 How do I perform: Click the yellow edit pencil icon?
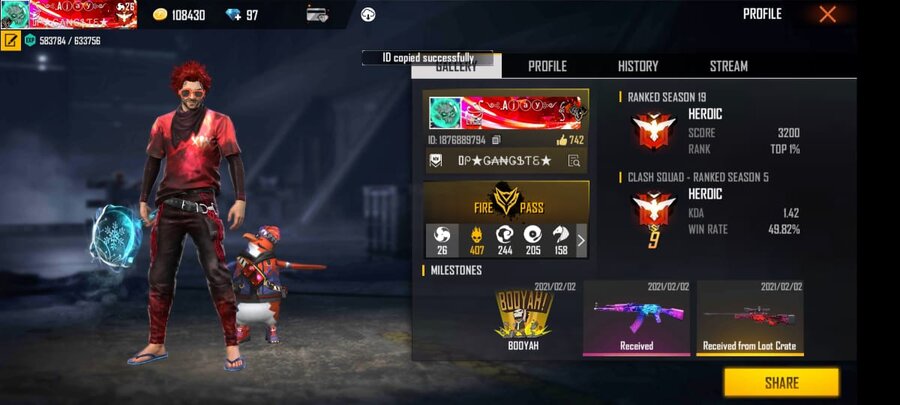tap(11, 41)
